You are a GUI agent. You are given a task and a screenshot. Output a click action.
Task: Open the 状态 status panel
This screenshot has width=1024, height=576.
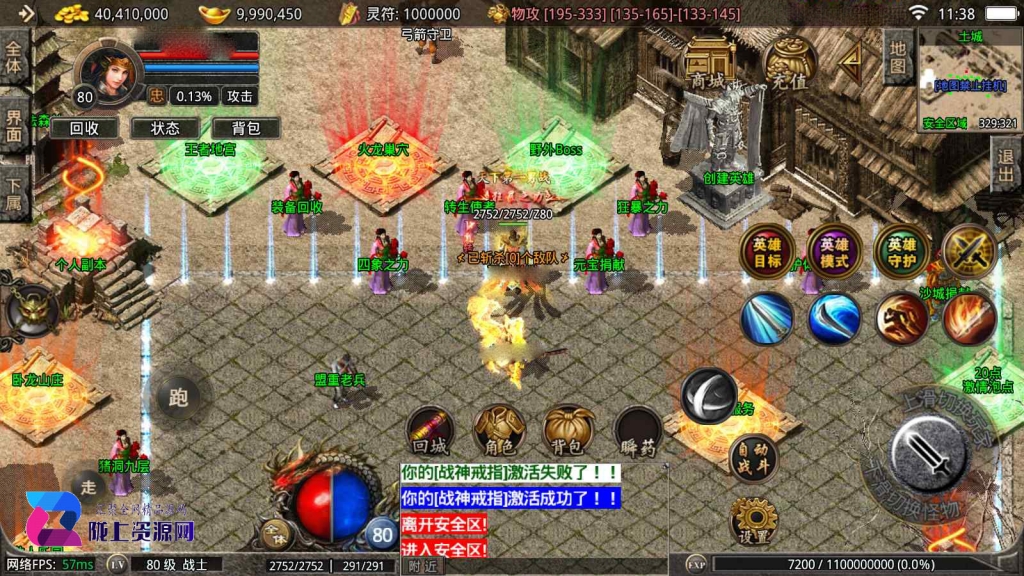[x=165, y=128]
